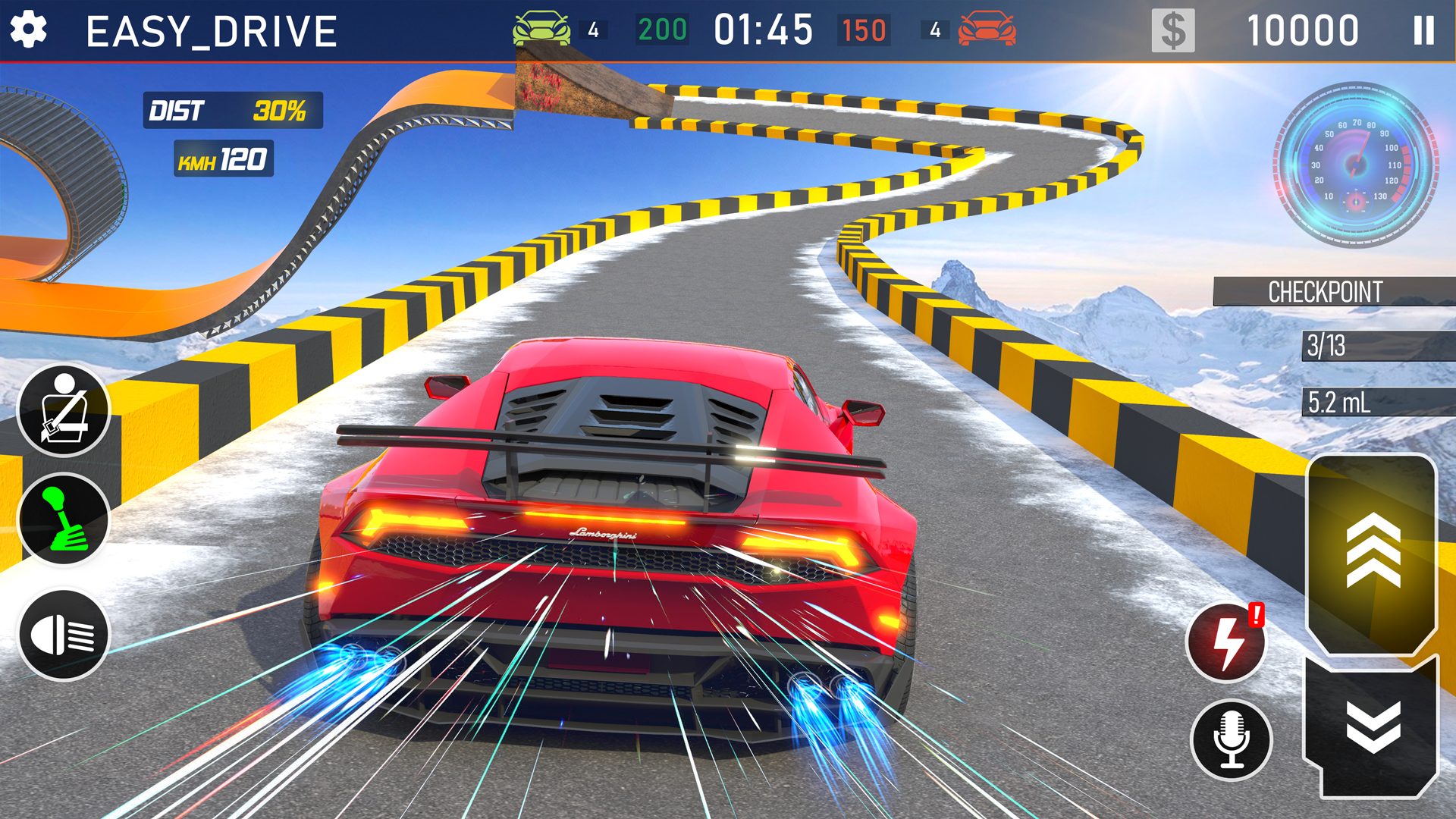Click the EASY_DRIVE title bar
Screen dimensions: 1456x819
(x=211, y=29)
